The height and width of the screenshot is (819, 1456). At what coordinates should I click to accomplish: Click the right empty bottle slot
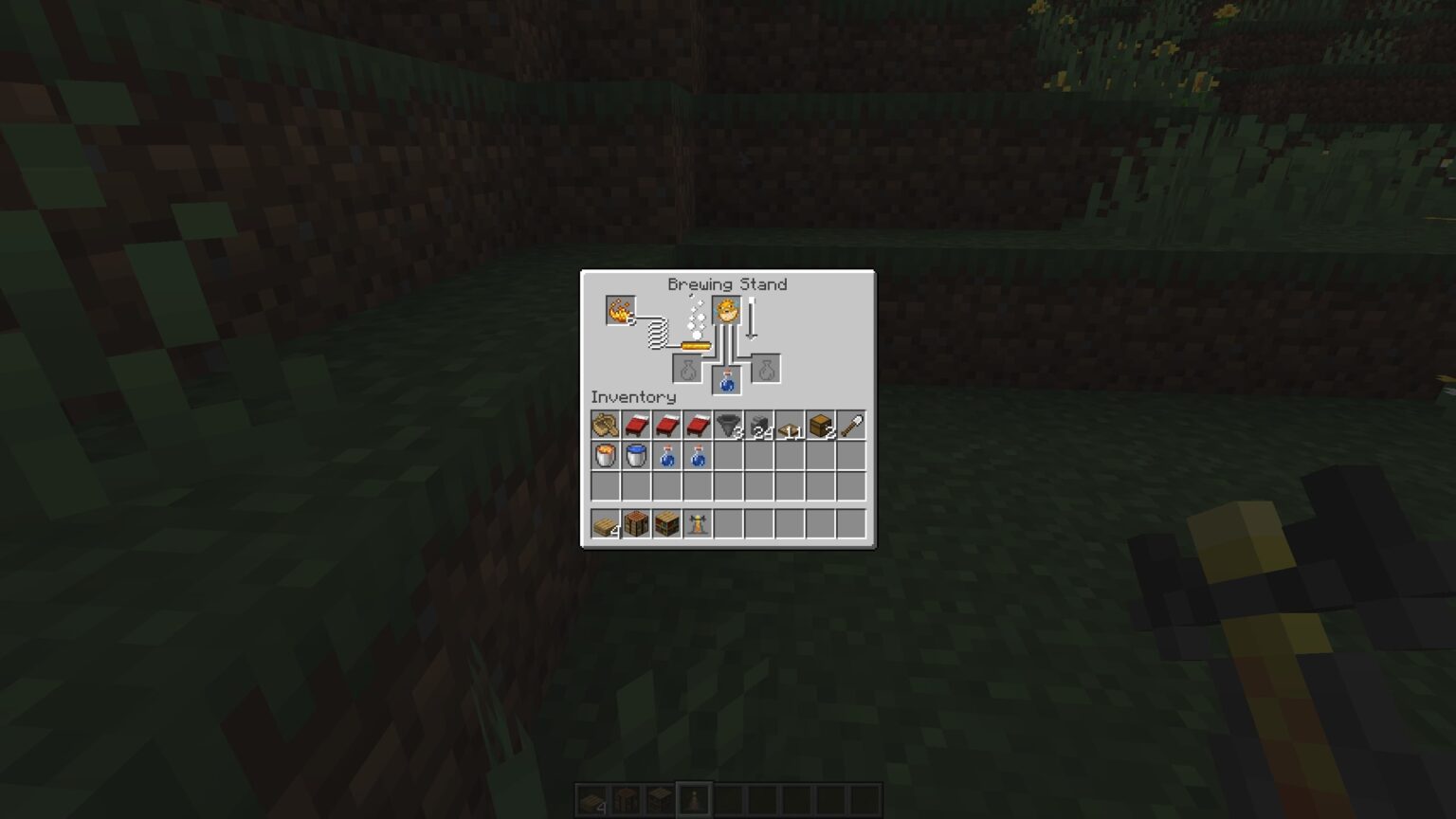(765, 368)
